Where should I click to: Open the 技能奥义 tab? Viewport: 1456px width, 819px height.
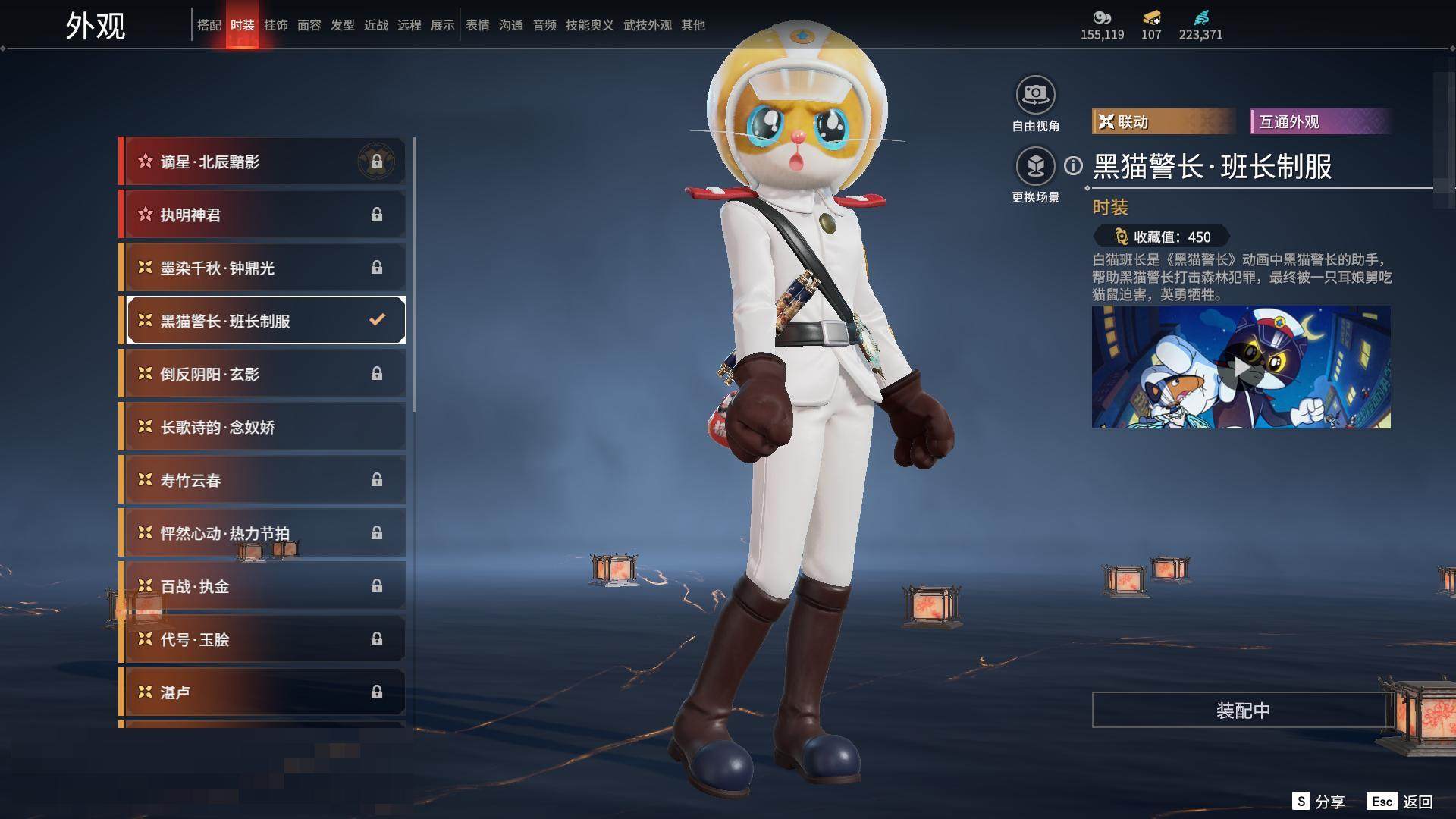pos(589,25)
